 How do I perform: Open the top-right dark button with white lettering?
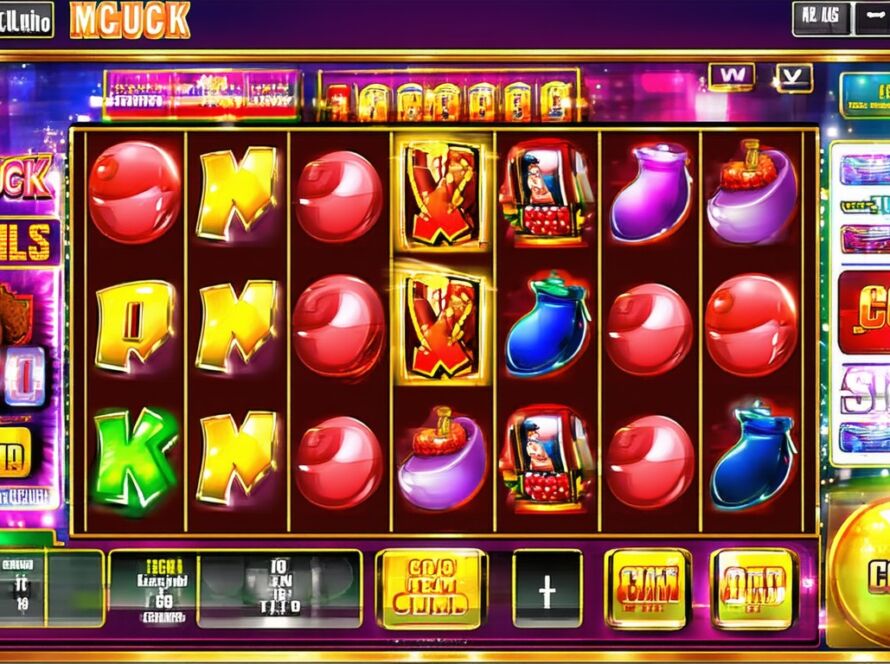click(x=821, y=18)
